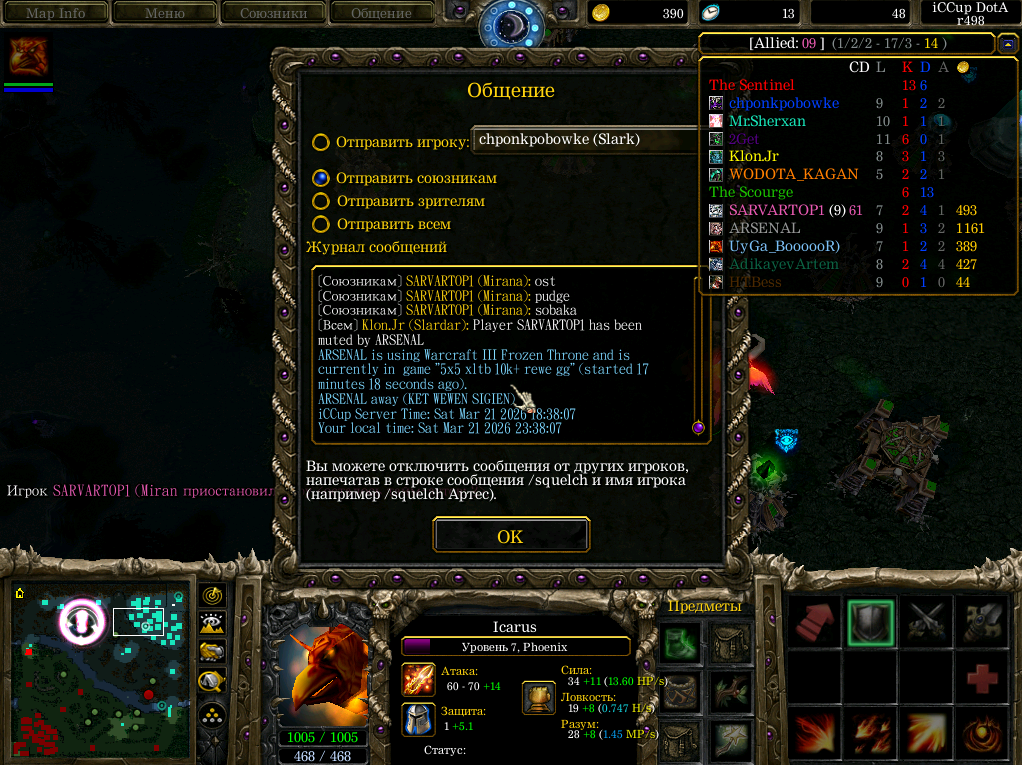Screen dimensions: 1022x765
Task: Open the 'Союзники' allies menu
Action: [273, 13]
